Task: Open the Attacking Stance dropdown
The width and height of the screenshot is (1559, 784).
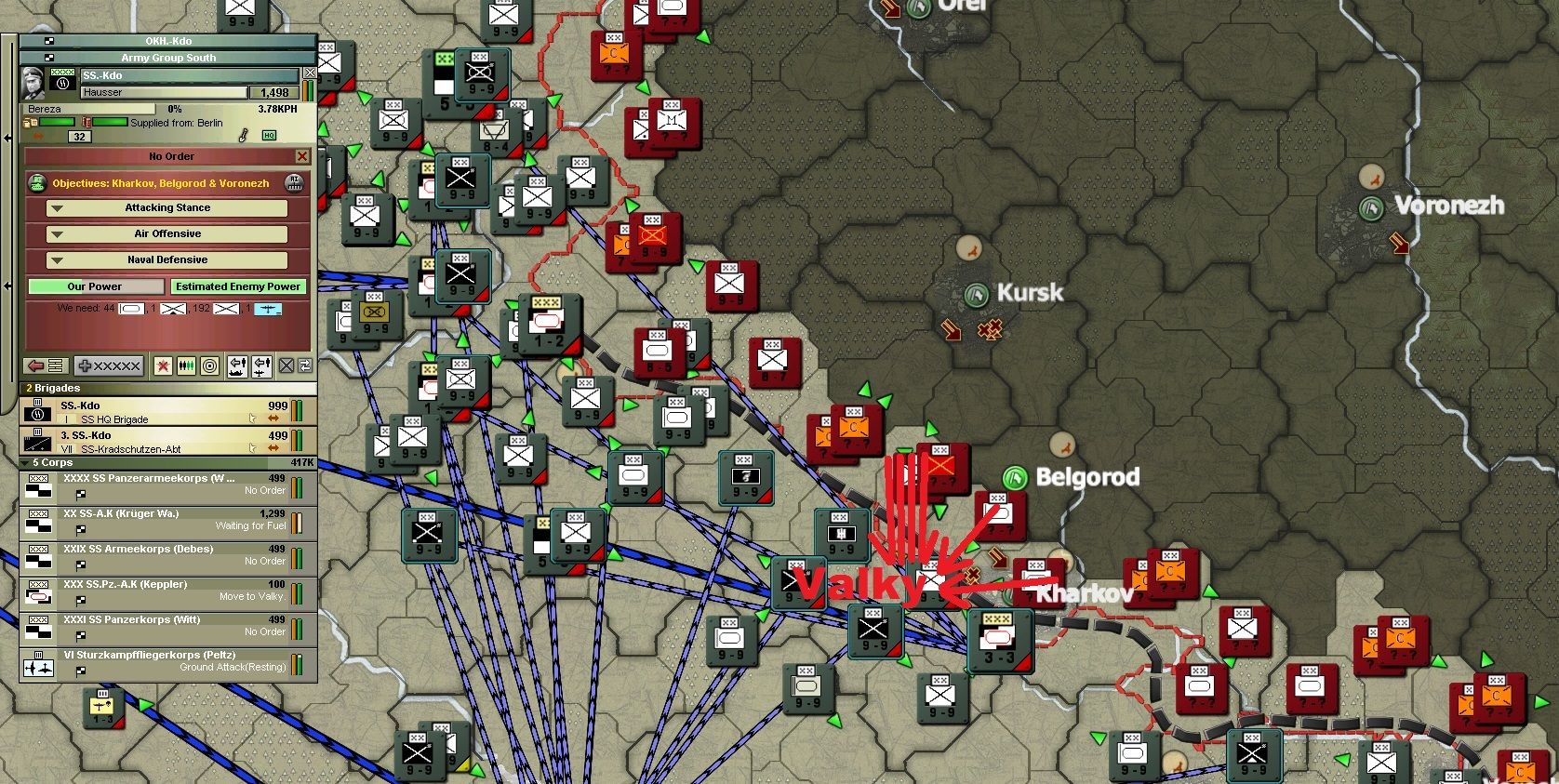Action: (x=167, y=207)
